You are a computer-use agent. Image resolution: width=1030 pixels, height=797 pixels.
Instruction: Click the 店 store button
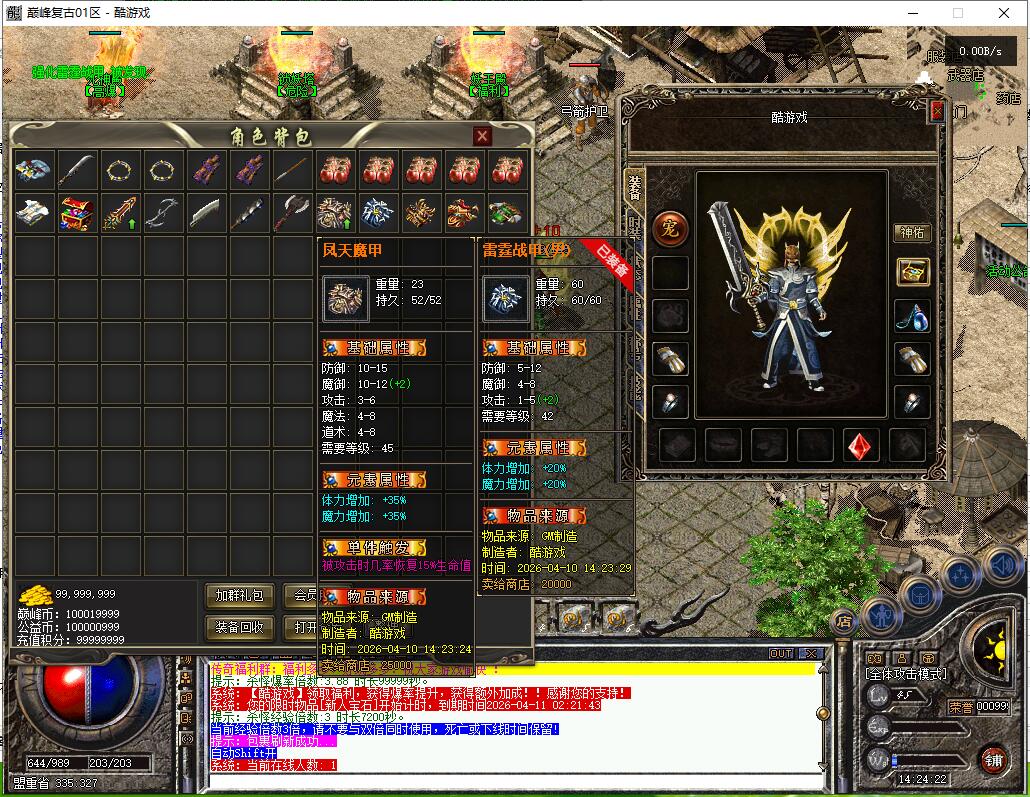coord(844,622)
